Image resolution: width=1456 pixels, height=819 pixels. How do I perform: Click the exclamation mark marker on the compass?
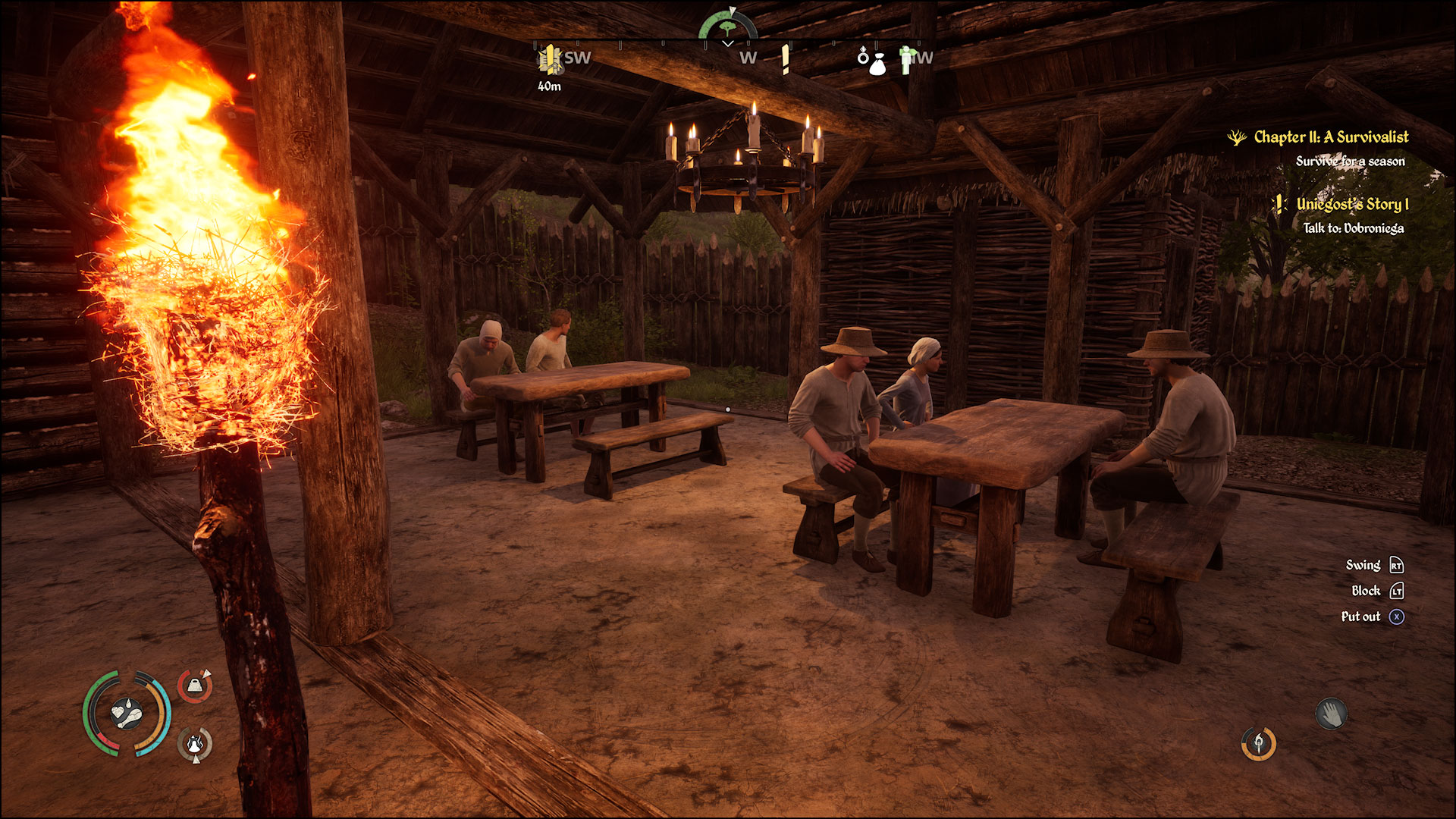click(x=786, y=59)
